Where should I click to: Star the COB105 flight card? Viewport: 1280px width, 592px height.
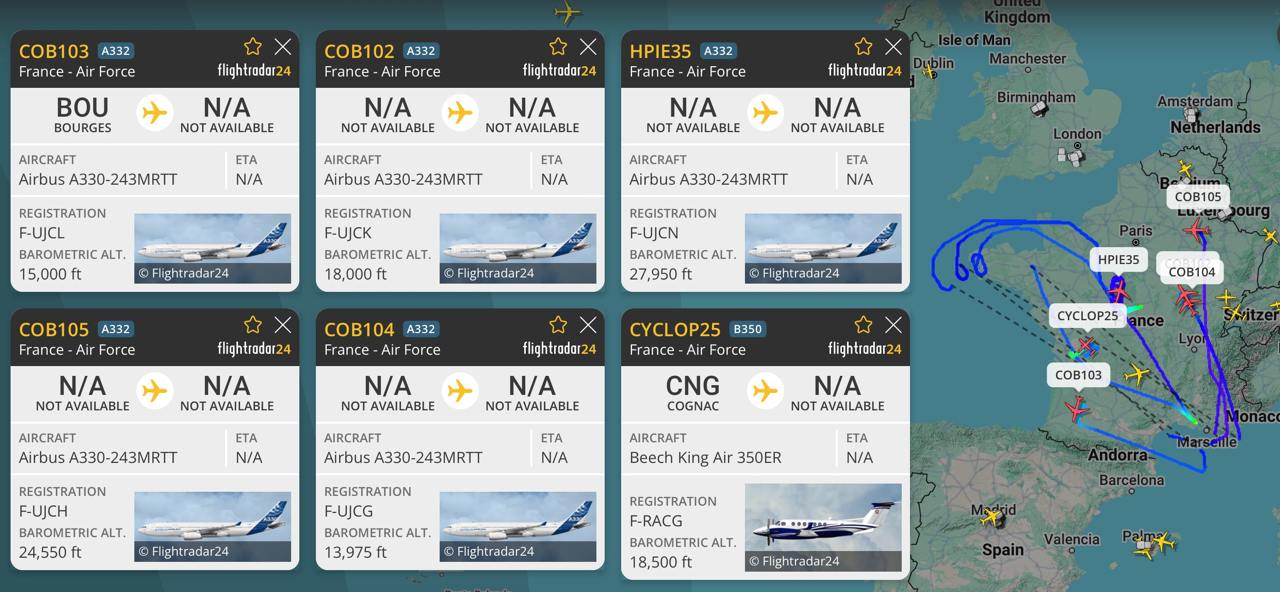tap(253, 325)
